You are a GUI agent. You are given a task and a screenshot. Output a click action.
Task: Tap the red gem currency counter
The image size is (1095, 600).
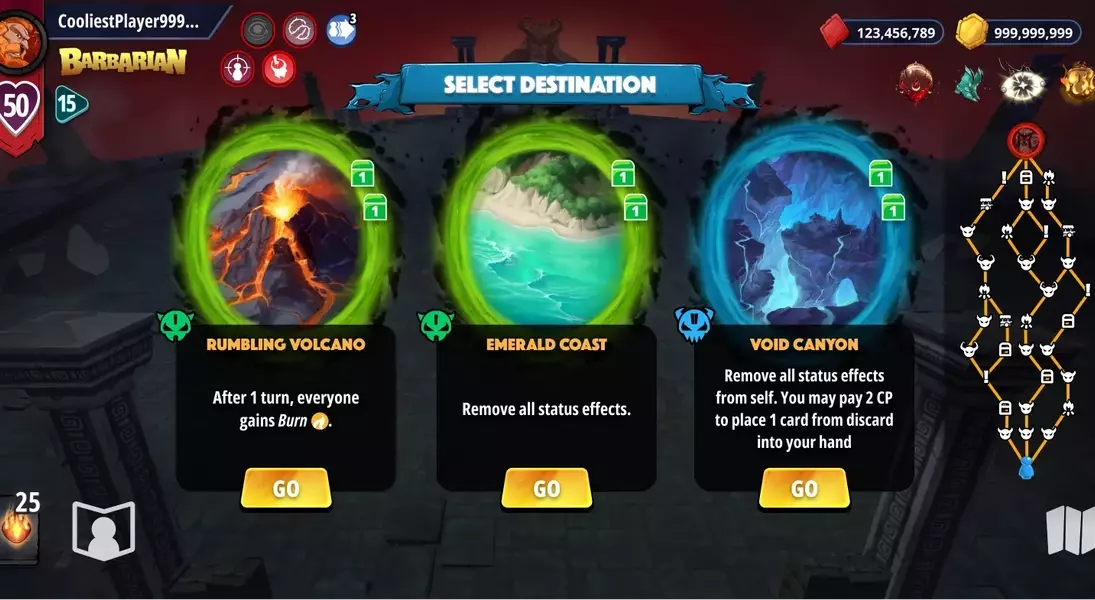coord(881,33)
